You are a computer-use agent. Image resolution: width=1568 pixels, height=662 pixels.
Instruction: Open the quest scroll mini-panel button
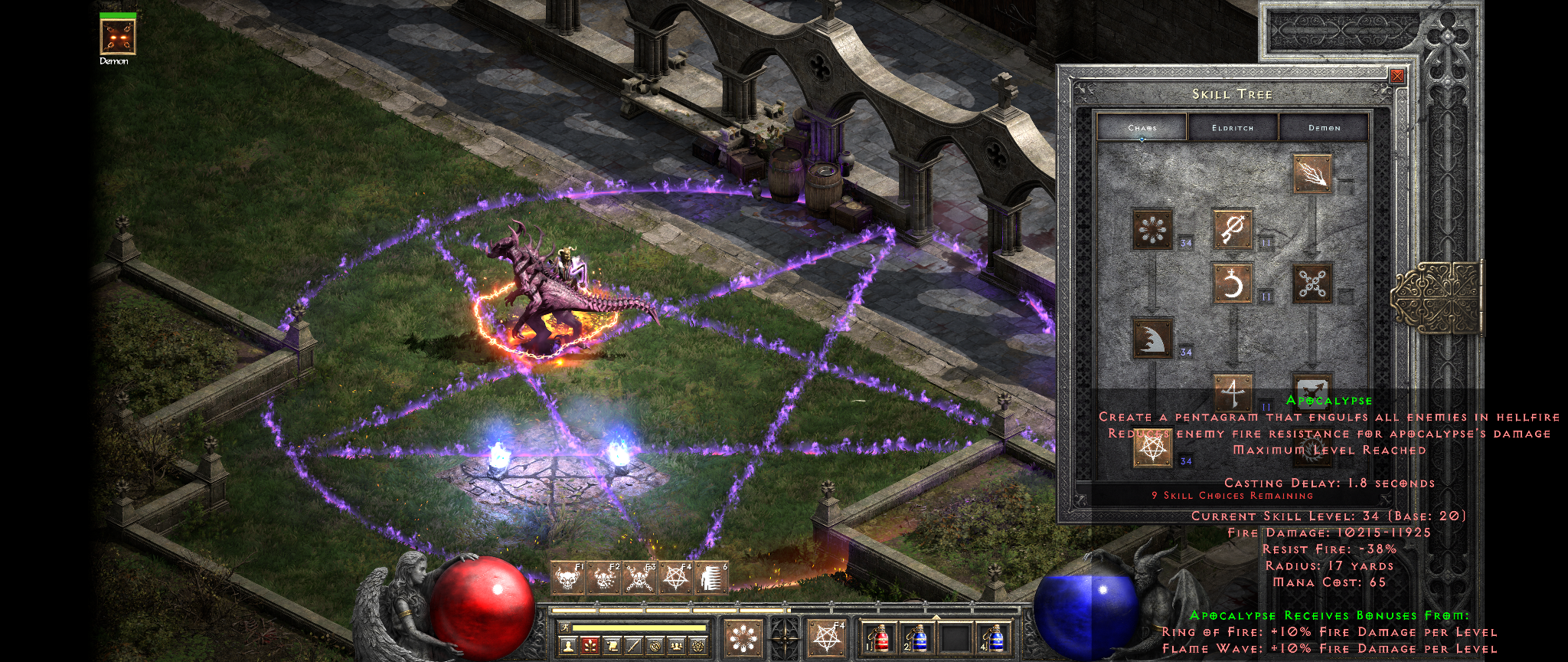coord(612,647)
